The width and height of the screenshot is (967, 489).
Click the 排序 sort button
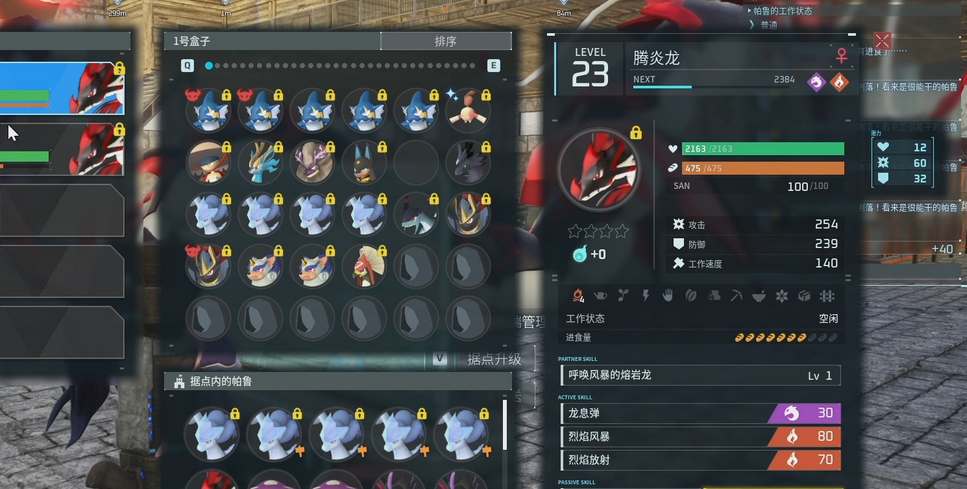click(446, 41)
